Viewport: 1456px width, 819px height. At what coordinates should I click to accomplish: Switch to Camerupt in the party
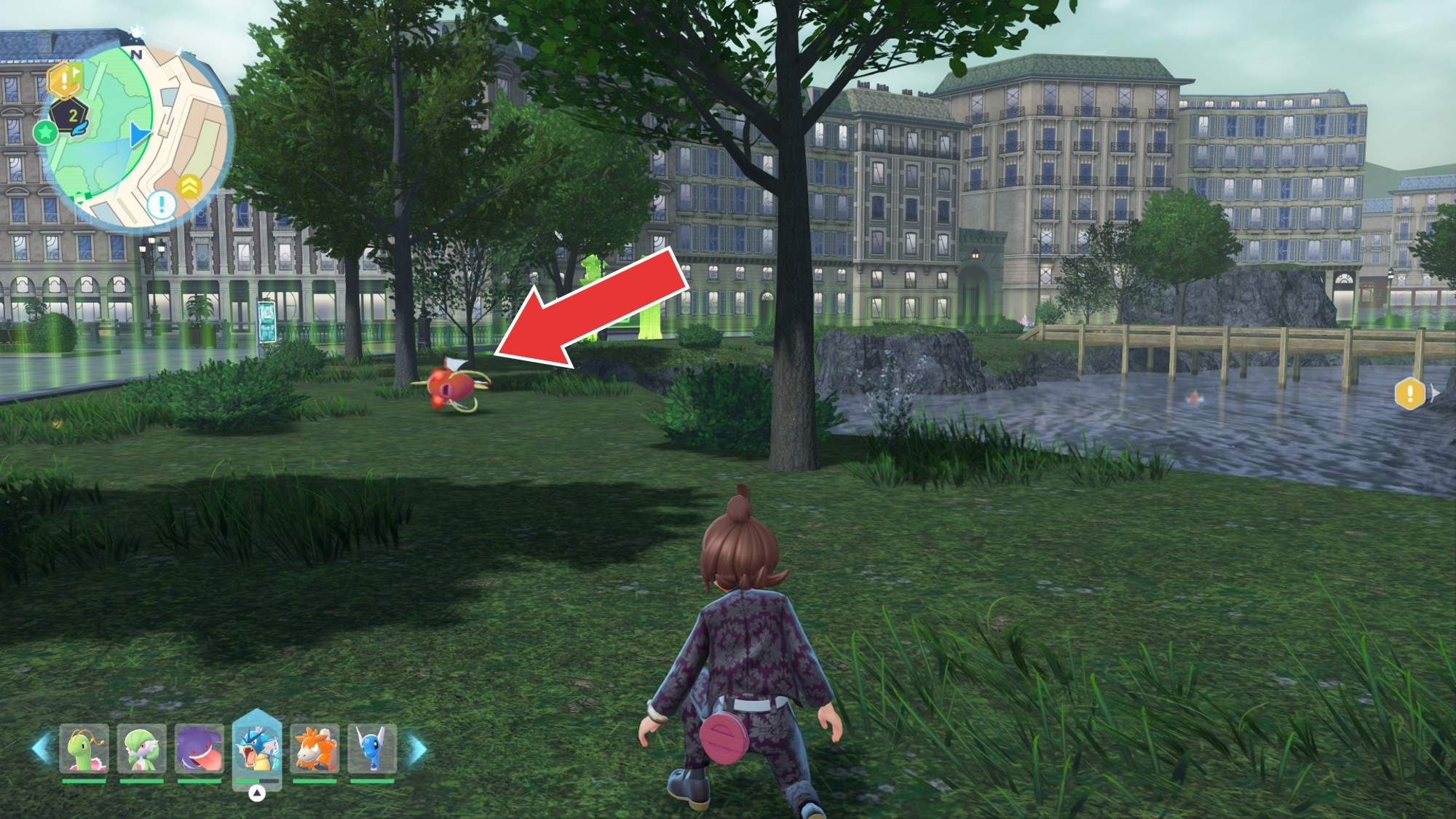click(x=314, y=749)
